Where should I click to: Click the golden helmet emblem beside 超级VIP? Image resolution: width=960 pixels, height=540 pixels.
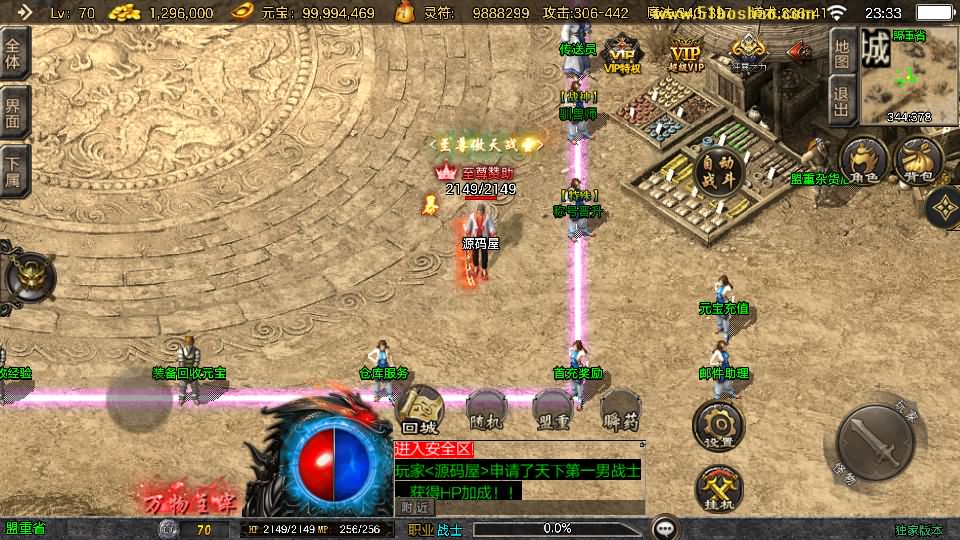(x=748, y=50)
